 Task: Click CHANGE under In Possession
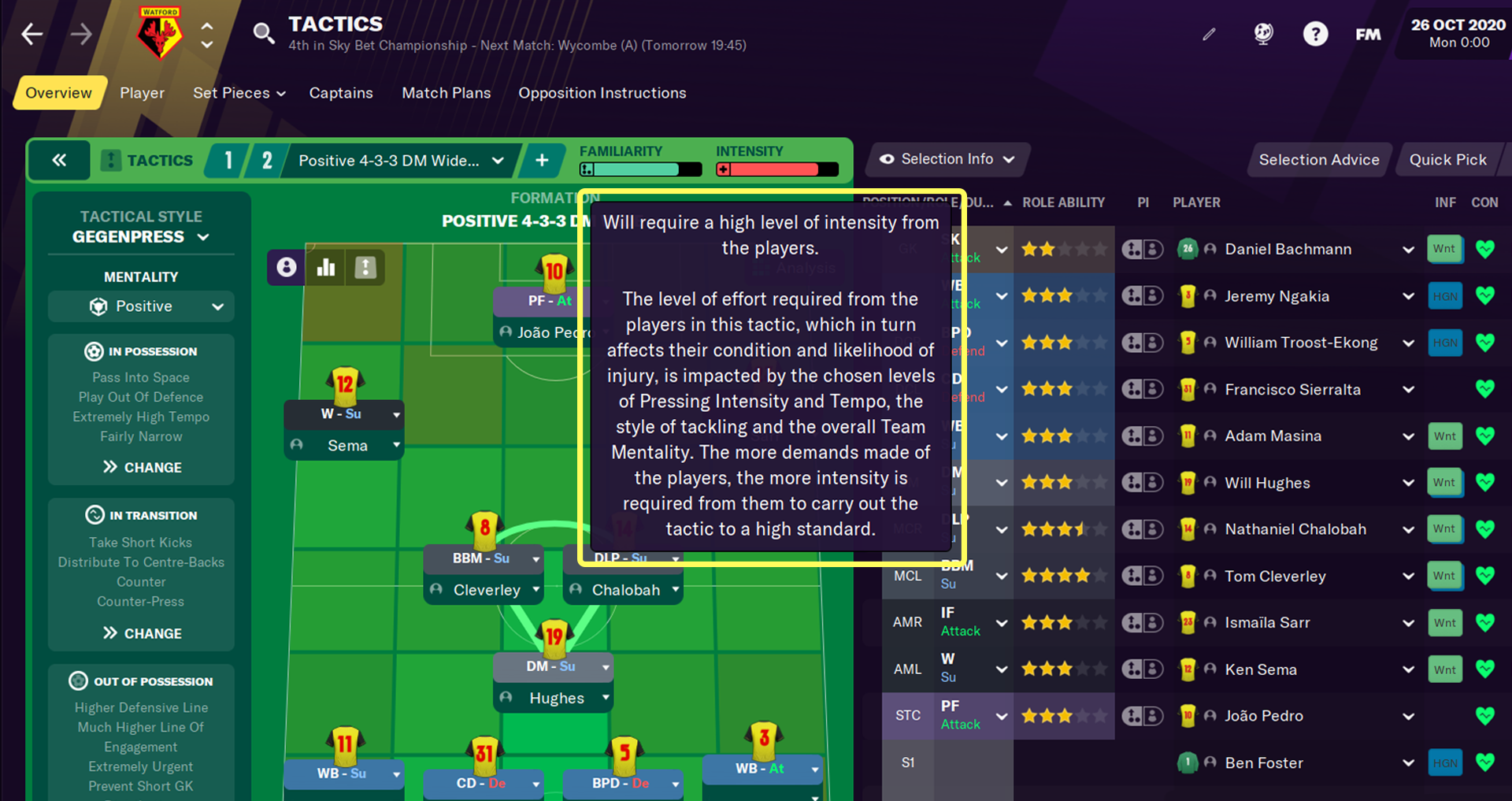pyautogui.click(x=141, y=466)
